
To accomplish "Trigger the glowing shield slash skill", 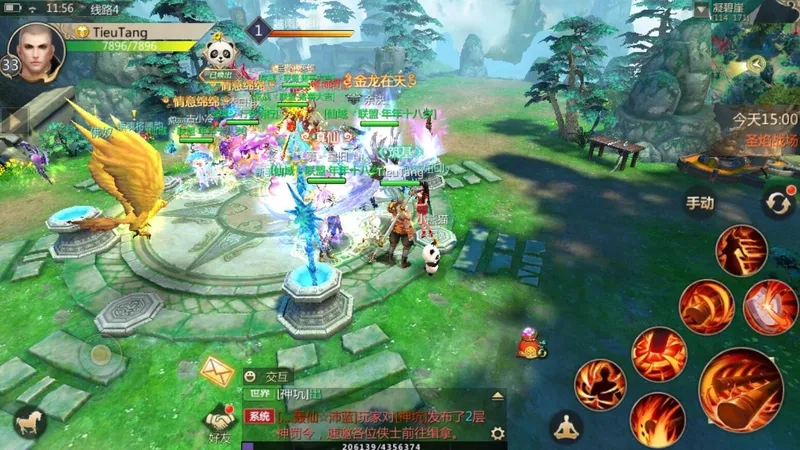I will click(770, 307).
